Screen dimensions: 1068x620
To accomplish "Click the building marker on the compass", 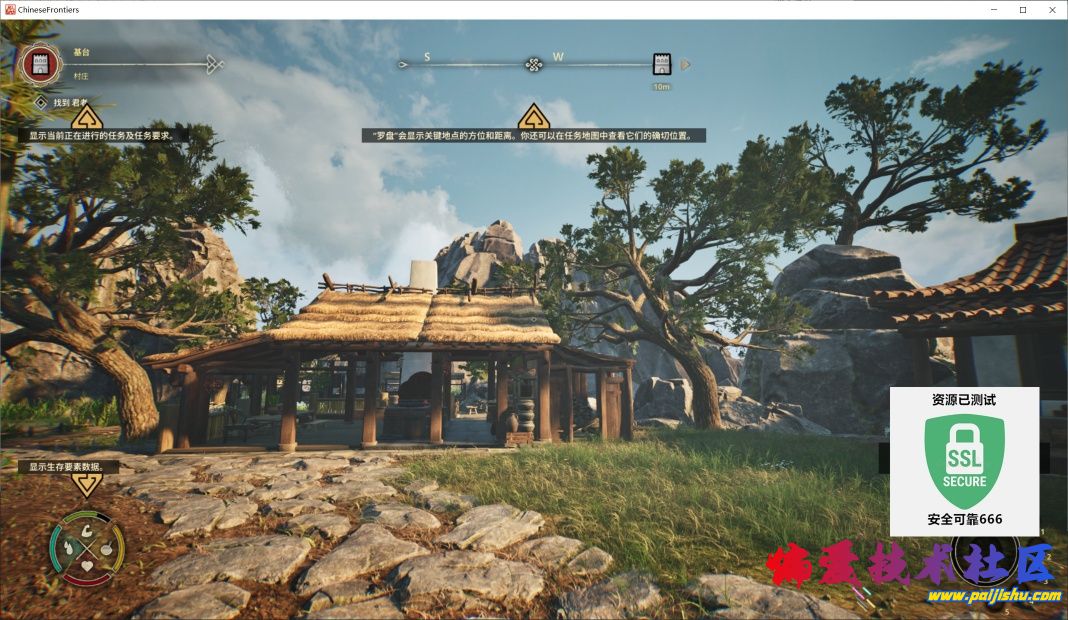I will (x=661, y=65).
